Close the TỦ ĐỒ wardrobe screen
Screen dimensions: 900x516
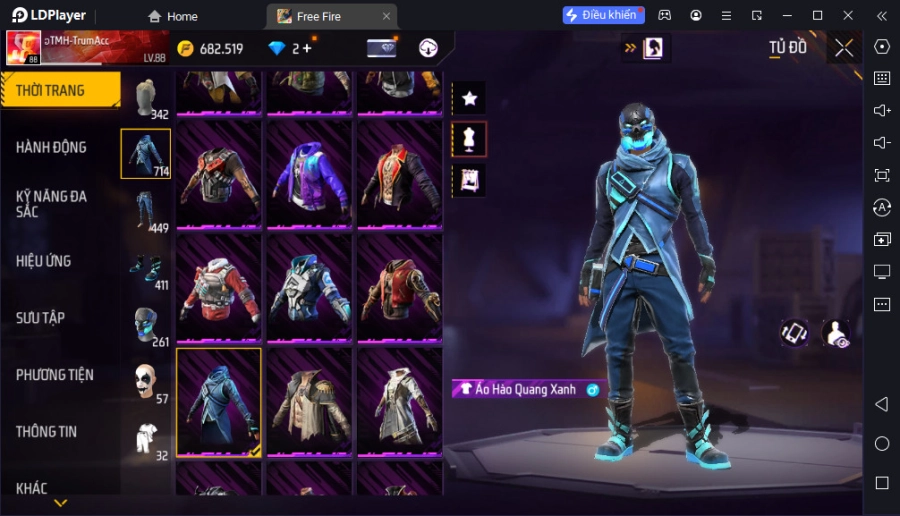844,48
